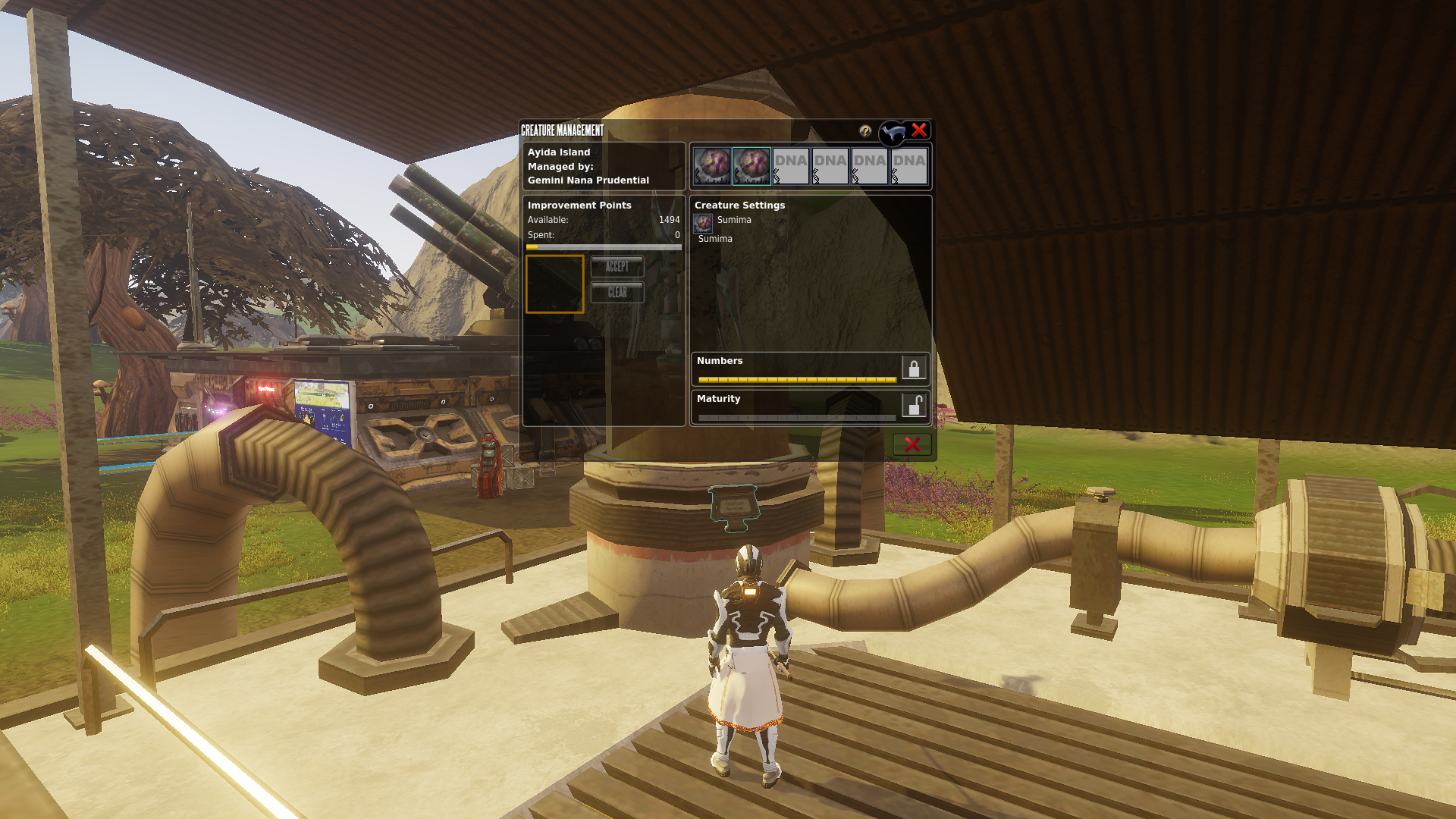Clear the improvement points

pyautogui.click(x=617, y=292)
